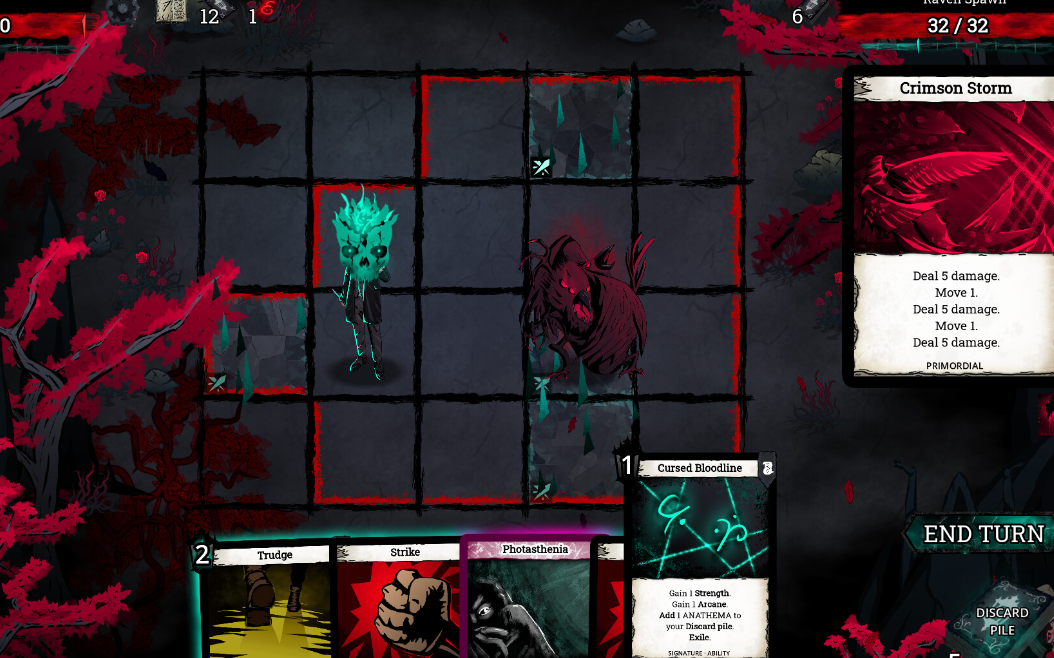Open the map scroll icon
This screenshot has width=1054, height=658.
172,10
